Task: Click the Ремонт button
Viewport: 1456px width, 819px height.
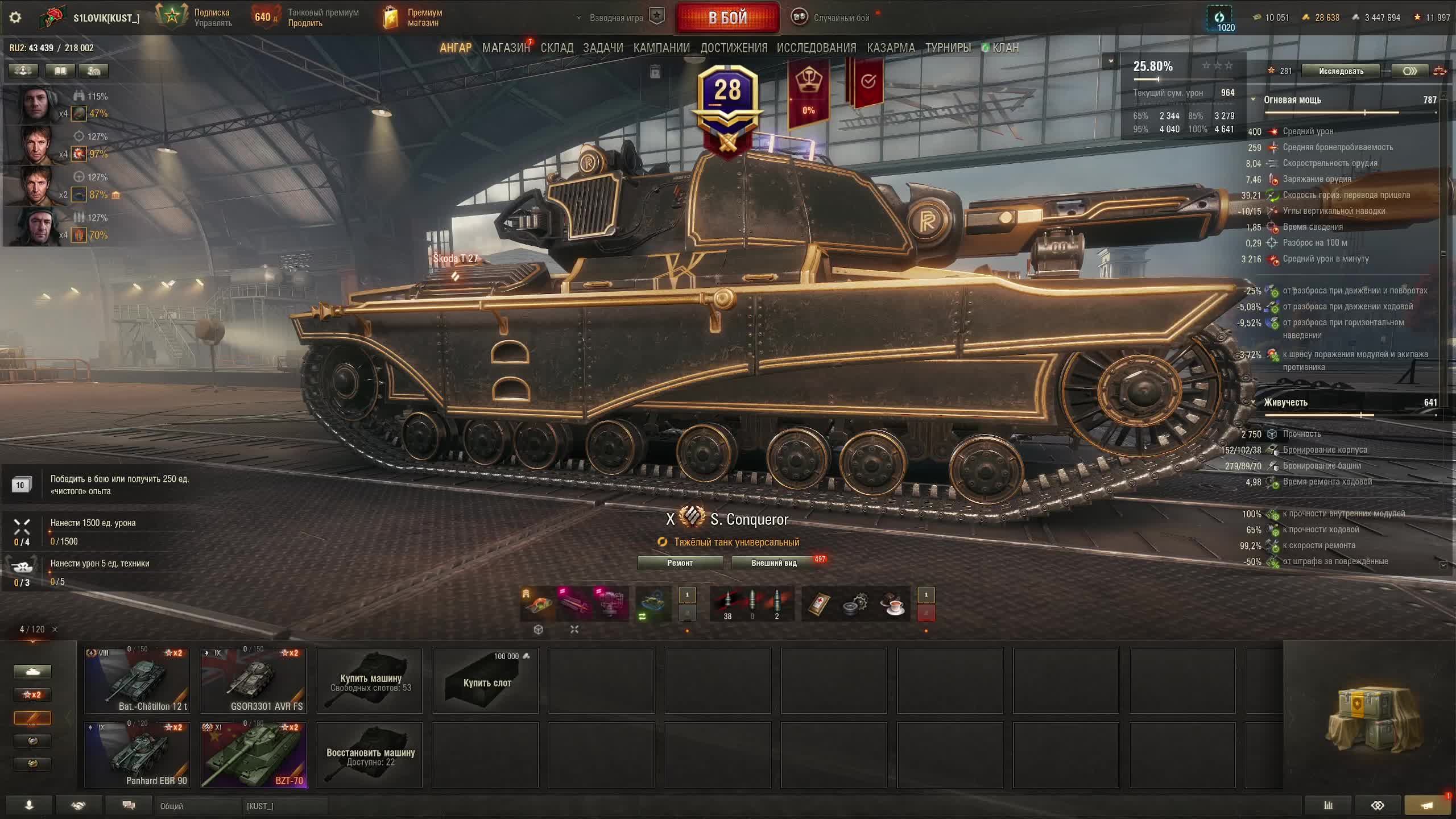Action: pos(680,562)
